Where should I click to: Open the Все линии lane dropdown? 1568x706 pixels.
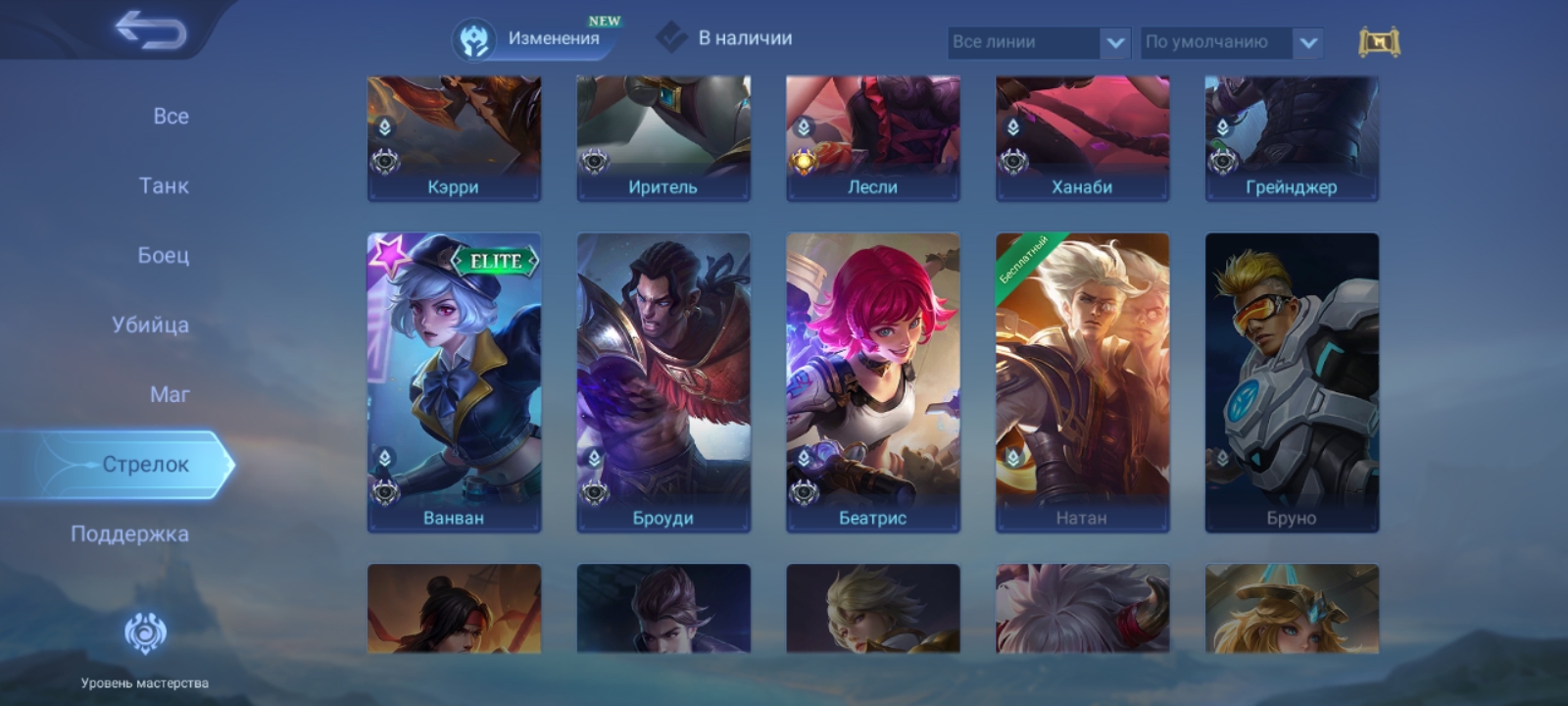coord(1038,42)
